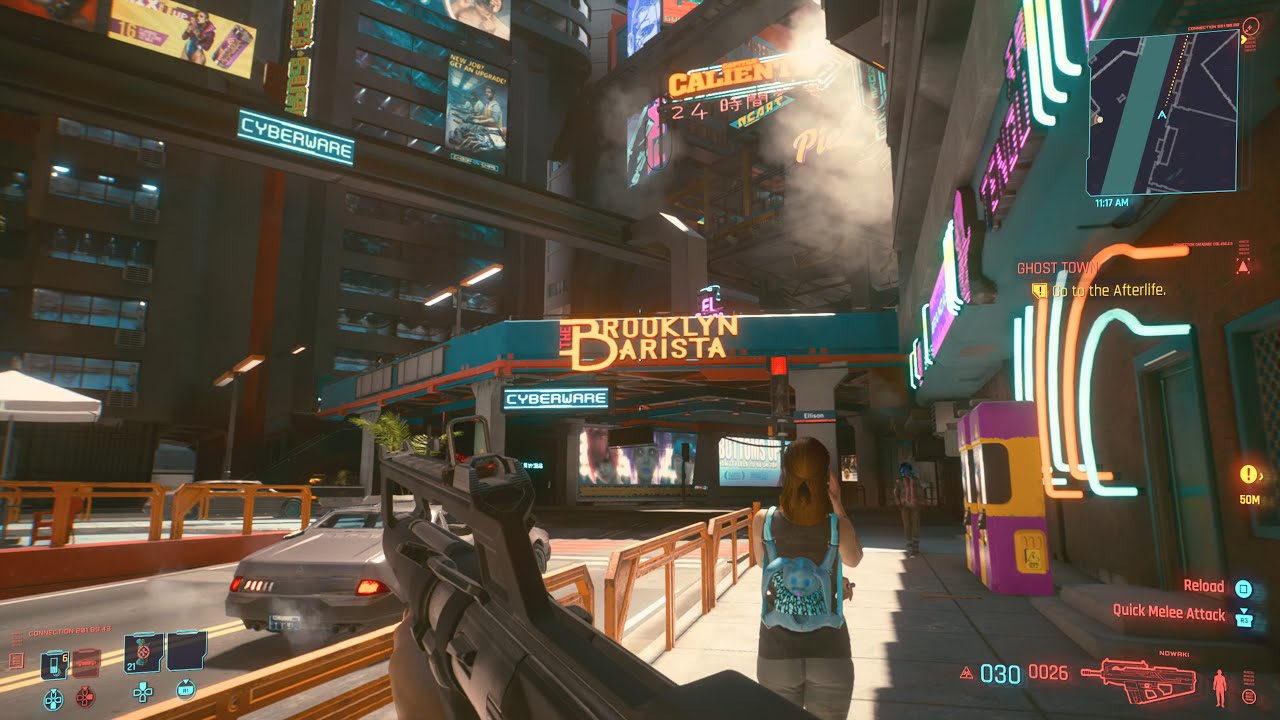This screenshot has height=720, width=1280.
Task: Click the R3 Quick Melee Attack icon
Action: click(x=1244, y=619)
